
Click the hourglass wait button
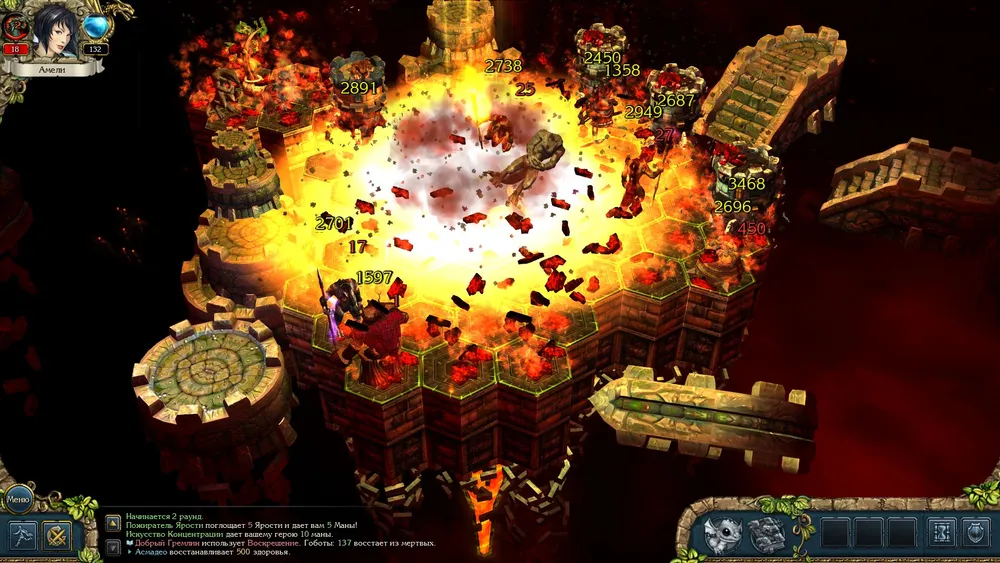(941, 534)
